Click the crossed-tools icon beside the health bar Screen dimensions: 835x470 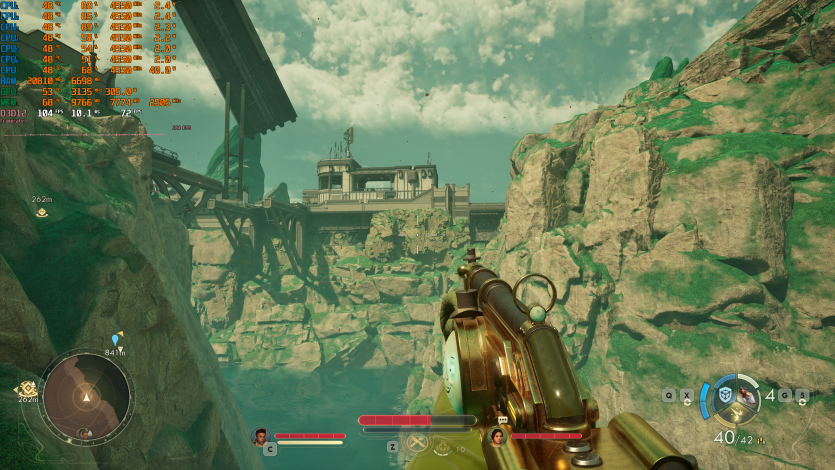(x=418, y=443)
